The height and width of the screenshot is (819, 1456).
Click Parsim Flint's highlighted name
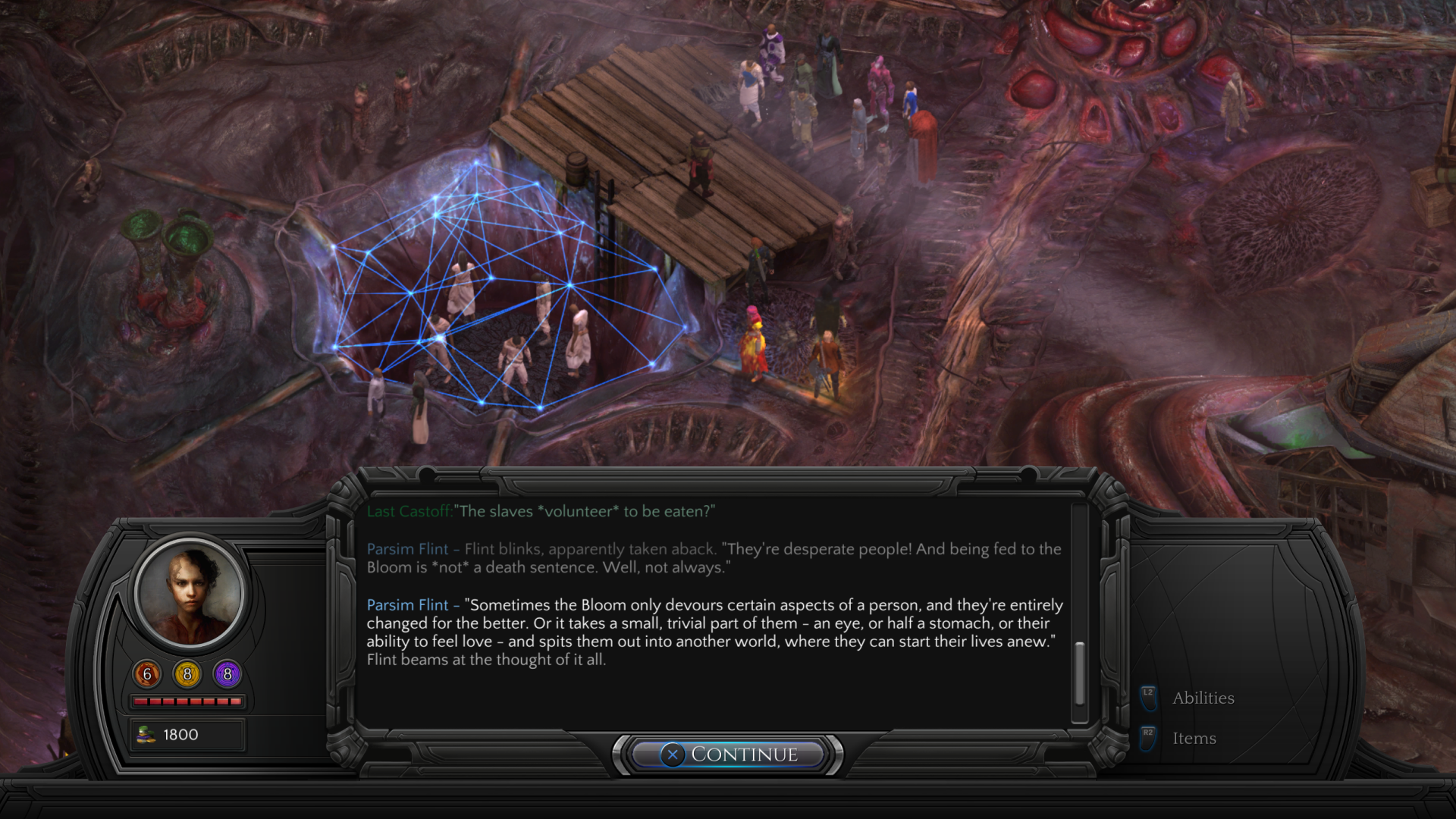point(407,605)
